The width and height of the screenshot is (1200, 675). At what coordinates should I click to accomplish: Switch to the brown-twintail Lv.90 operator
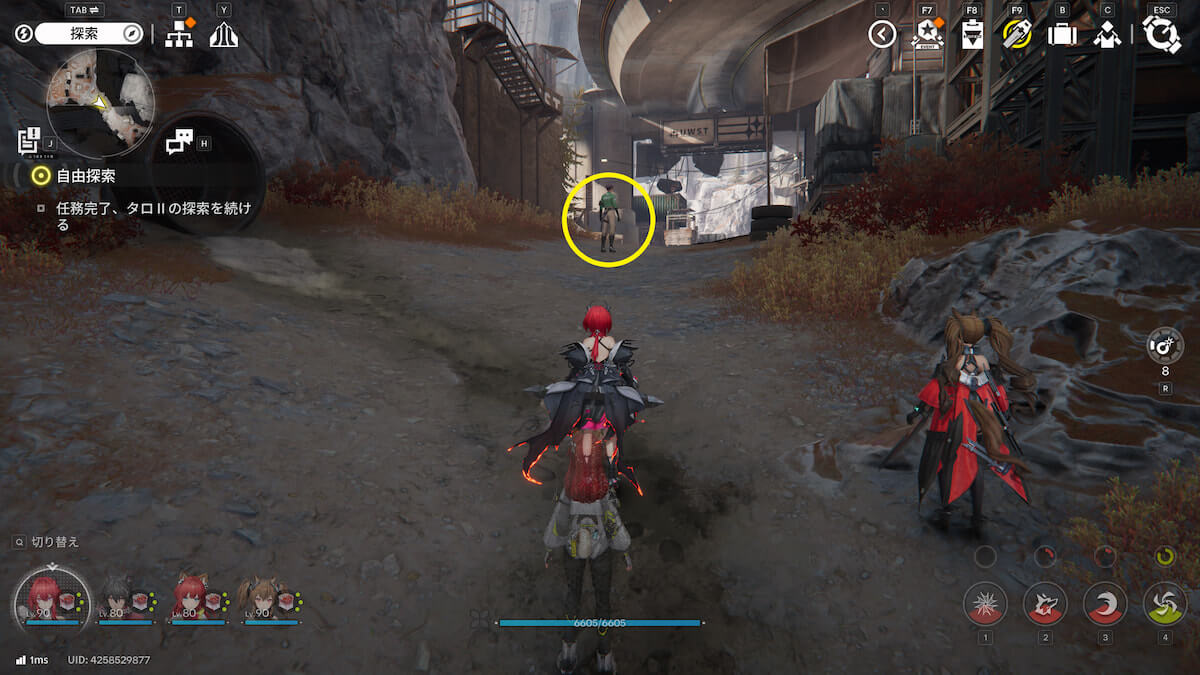[270, 599]
